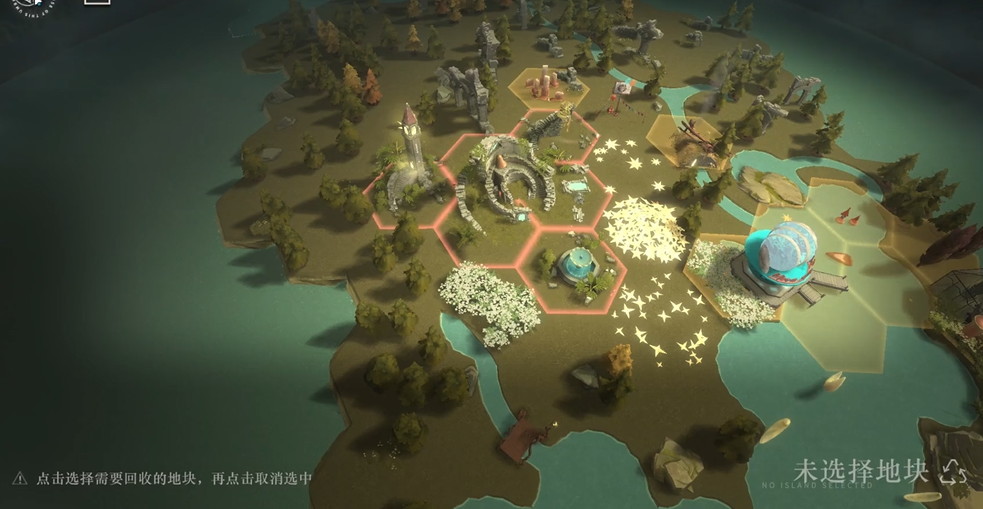Click the recycle arrows icon
This screenshot has width=983, height=509.
[953, 472]
